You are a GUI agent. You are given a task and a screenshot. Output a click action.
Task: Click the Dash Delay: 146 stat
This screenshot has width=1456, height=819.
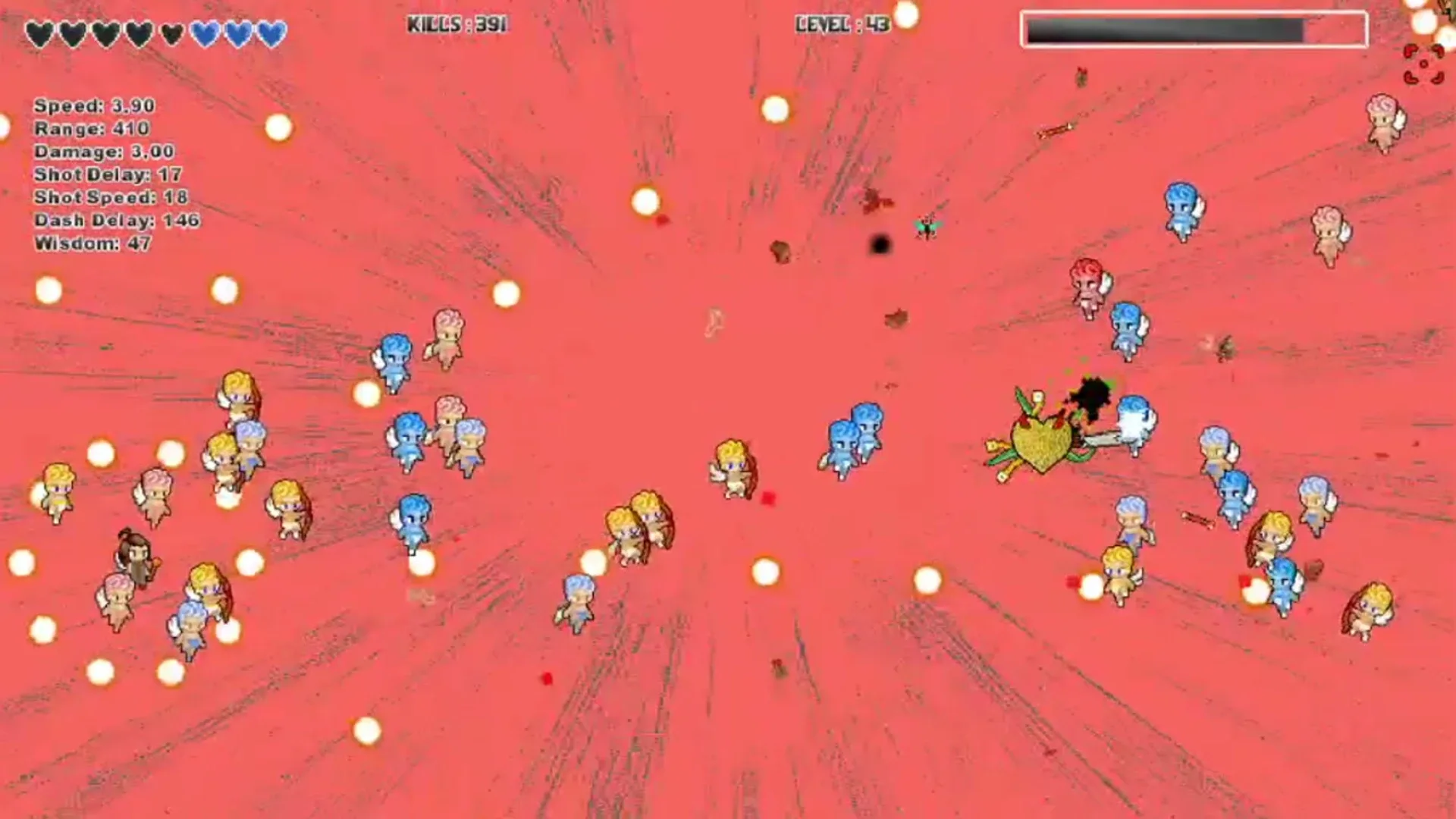point(114,221)
